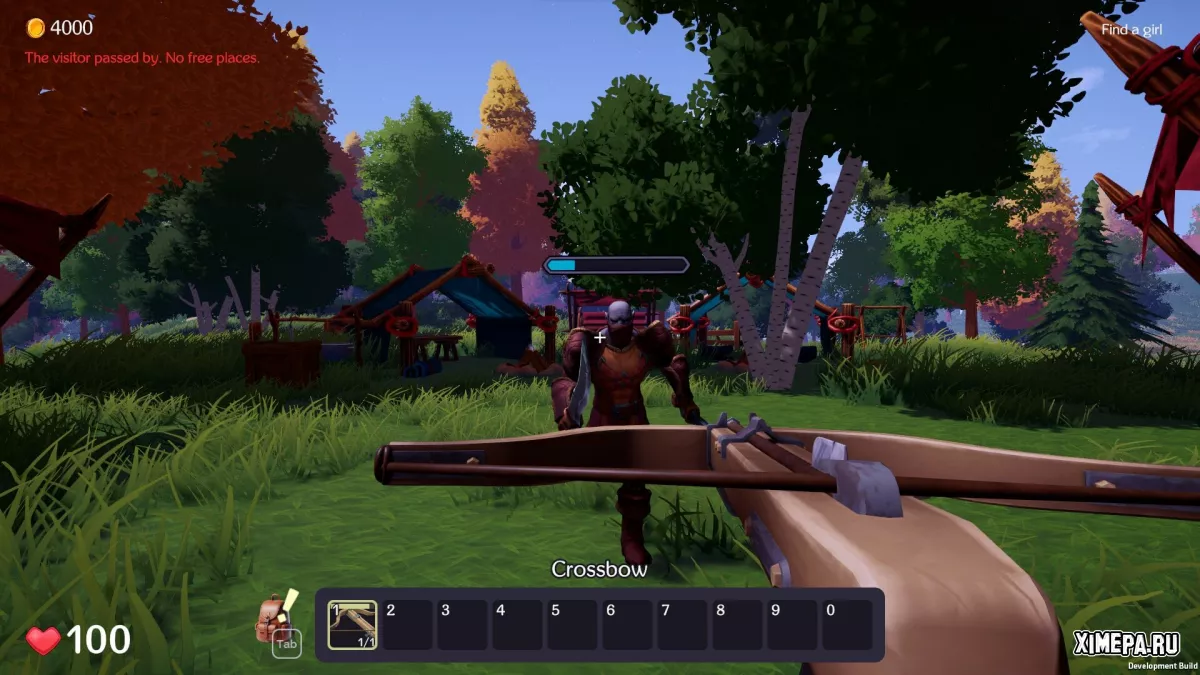Click the "Find a girl" objective tracker
Viewport: 1200px width, 675px height.
[x=1132, y=29]
